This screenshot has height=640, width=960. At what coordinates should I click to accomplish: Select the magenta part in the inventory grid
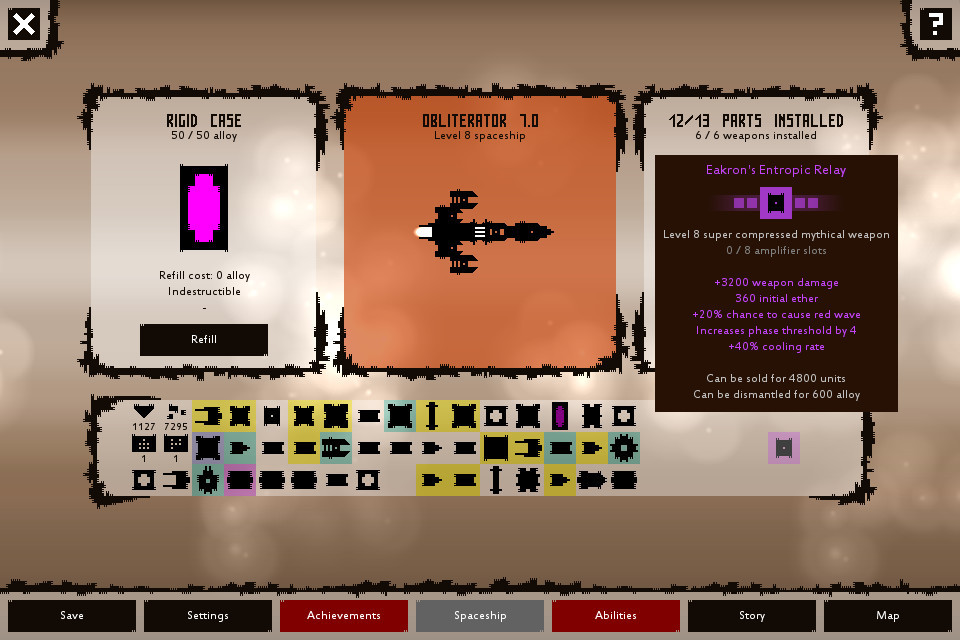(x=560, y=415)
